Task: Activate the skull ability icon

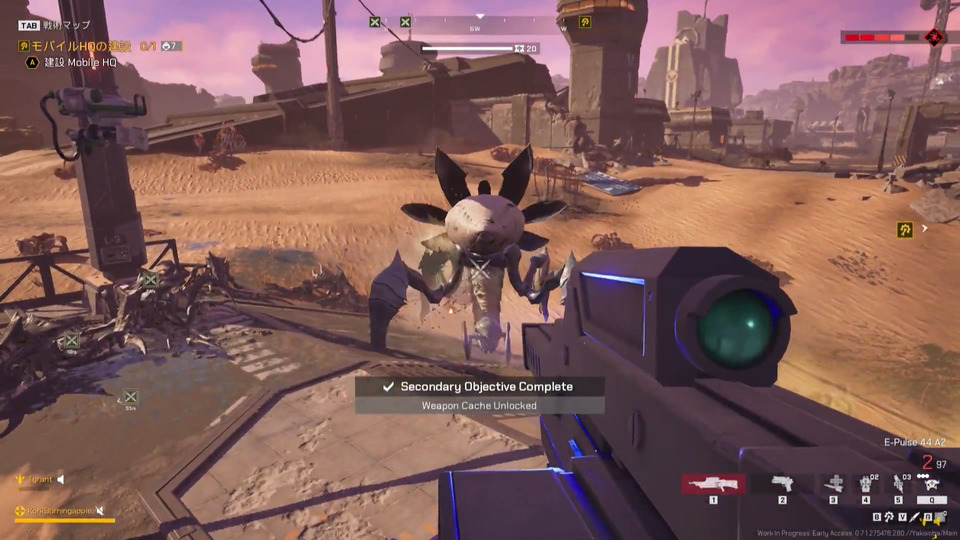Action: (x=931, y=484)
